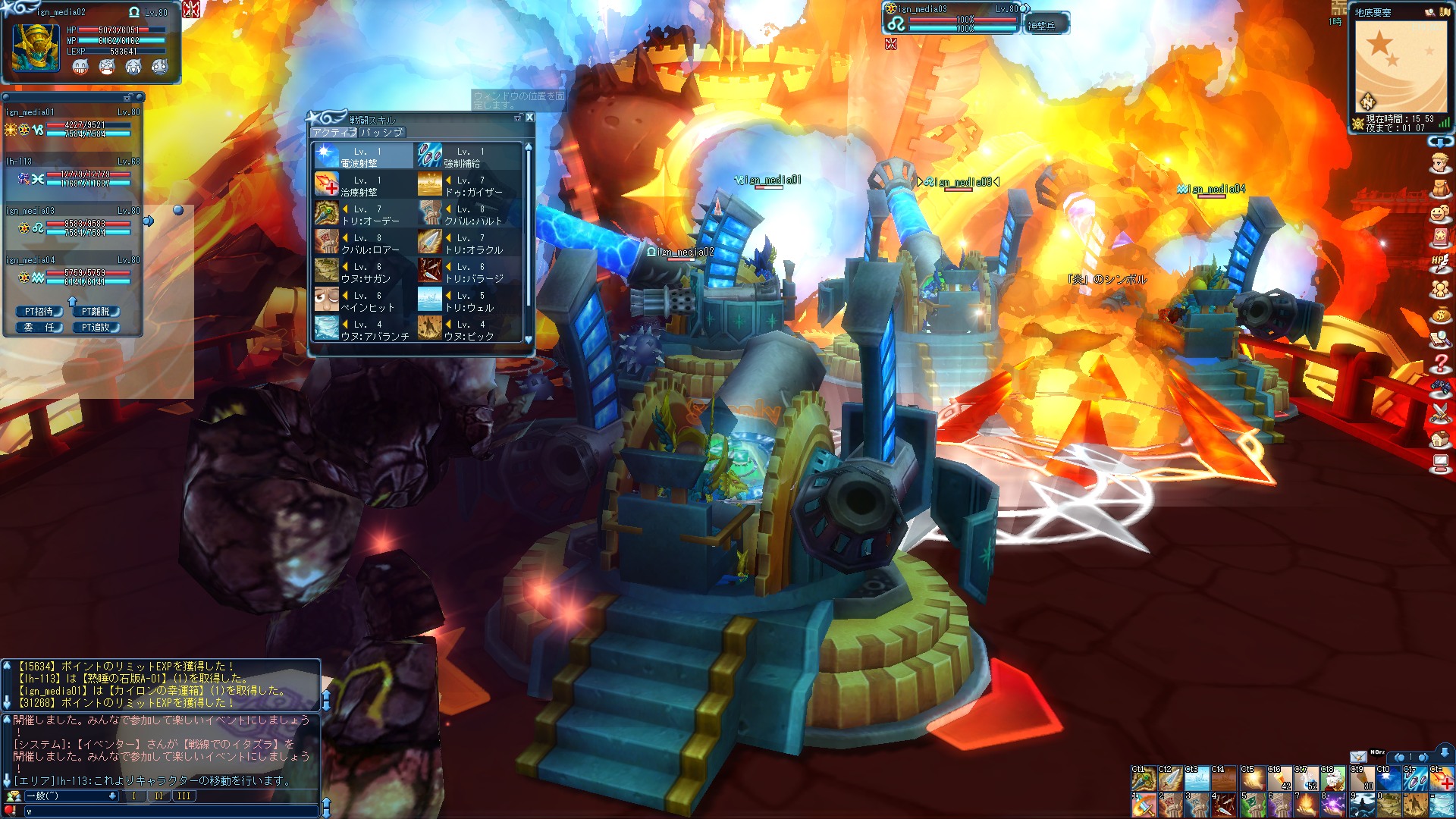Viewport: 1456px width, 819px height.
Task: Use the blue potion with 52 count
Action: coord(1306,779)
